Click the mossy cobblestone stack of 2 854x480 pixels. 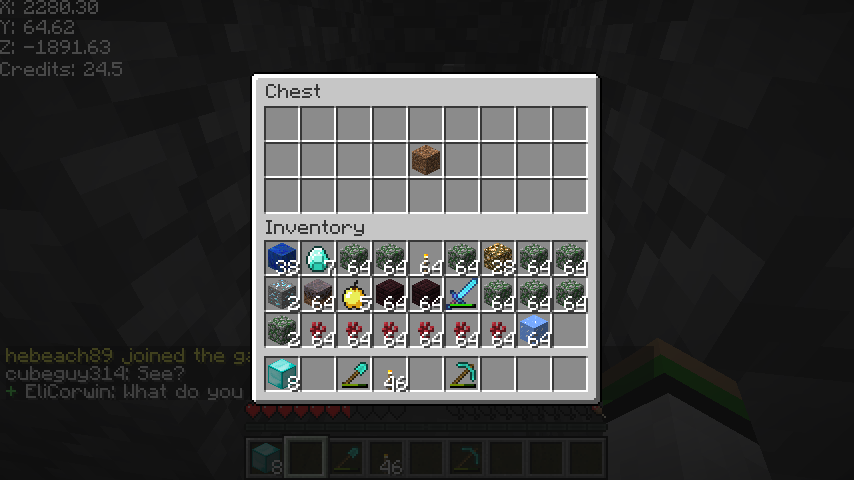(282, 331)
